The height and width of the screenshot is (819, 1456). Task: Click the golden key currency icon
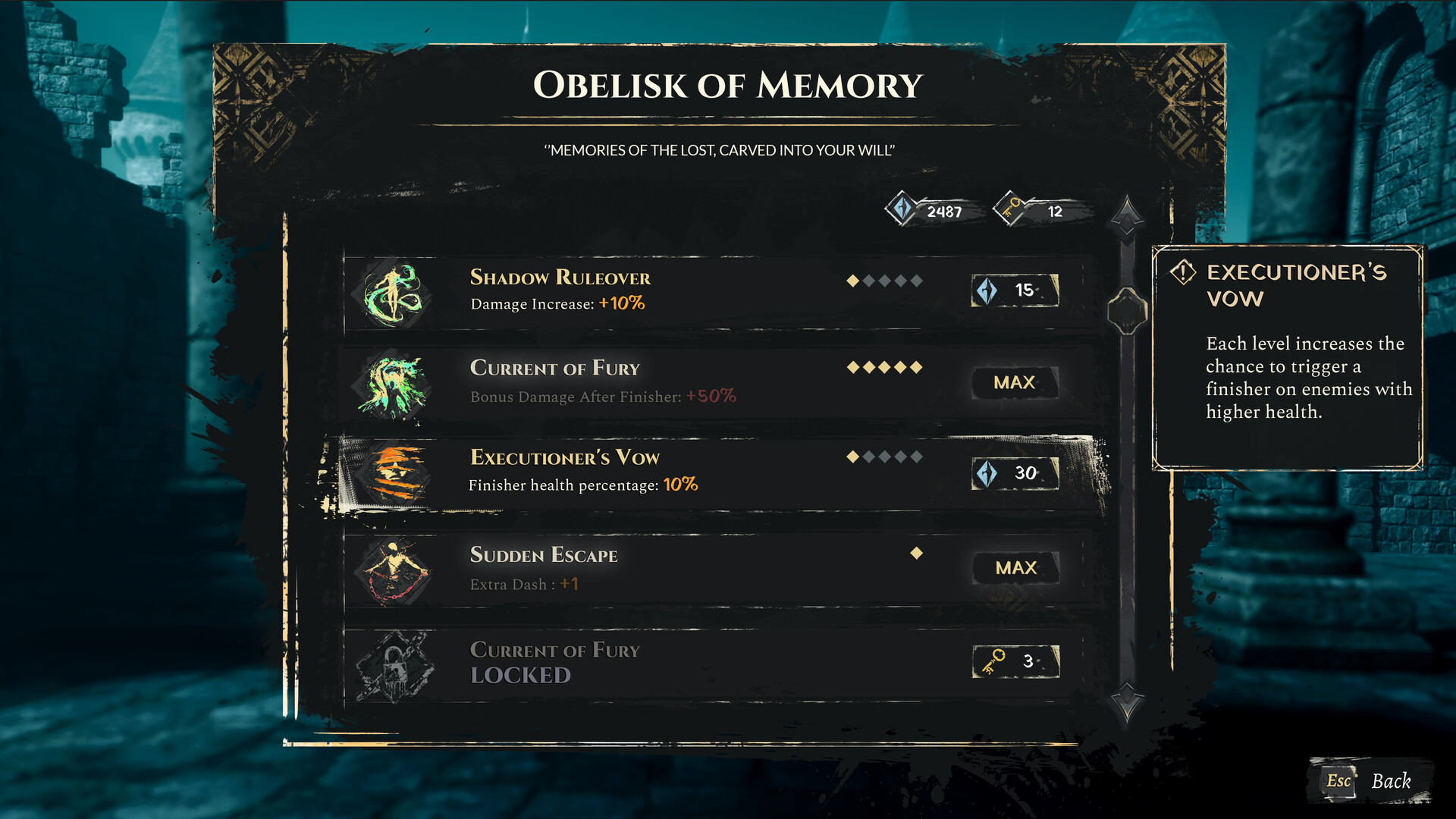coord(1011,209)
